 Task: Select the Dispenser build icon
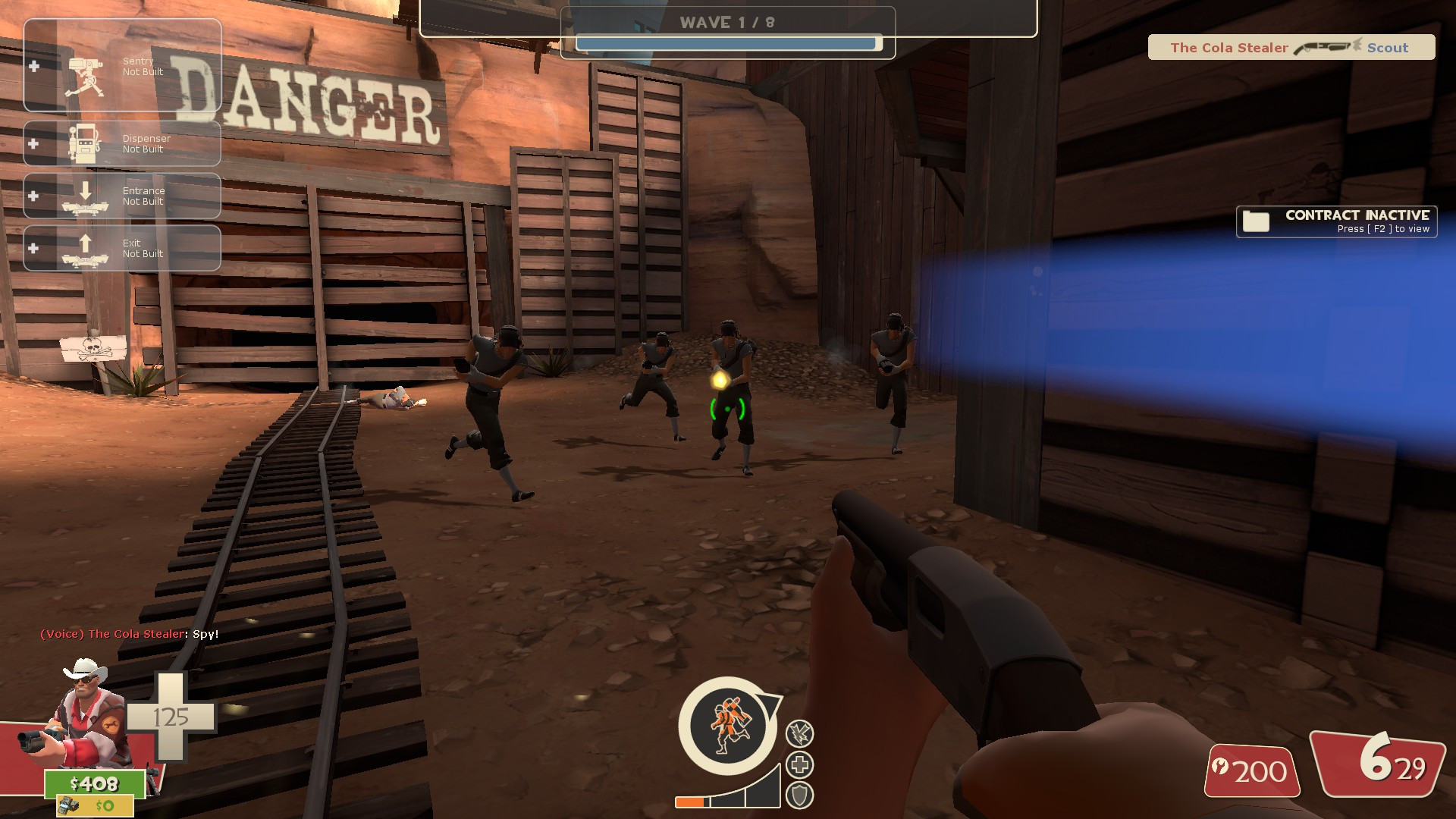coord(86,144)
